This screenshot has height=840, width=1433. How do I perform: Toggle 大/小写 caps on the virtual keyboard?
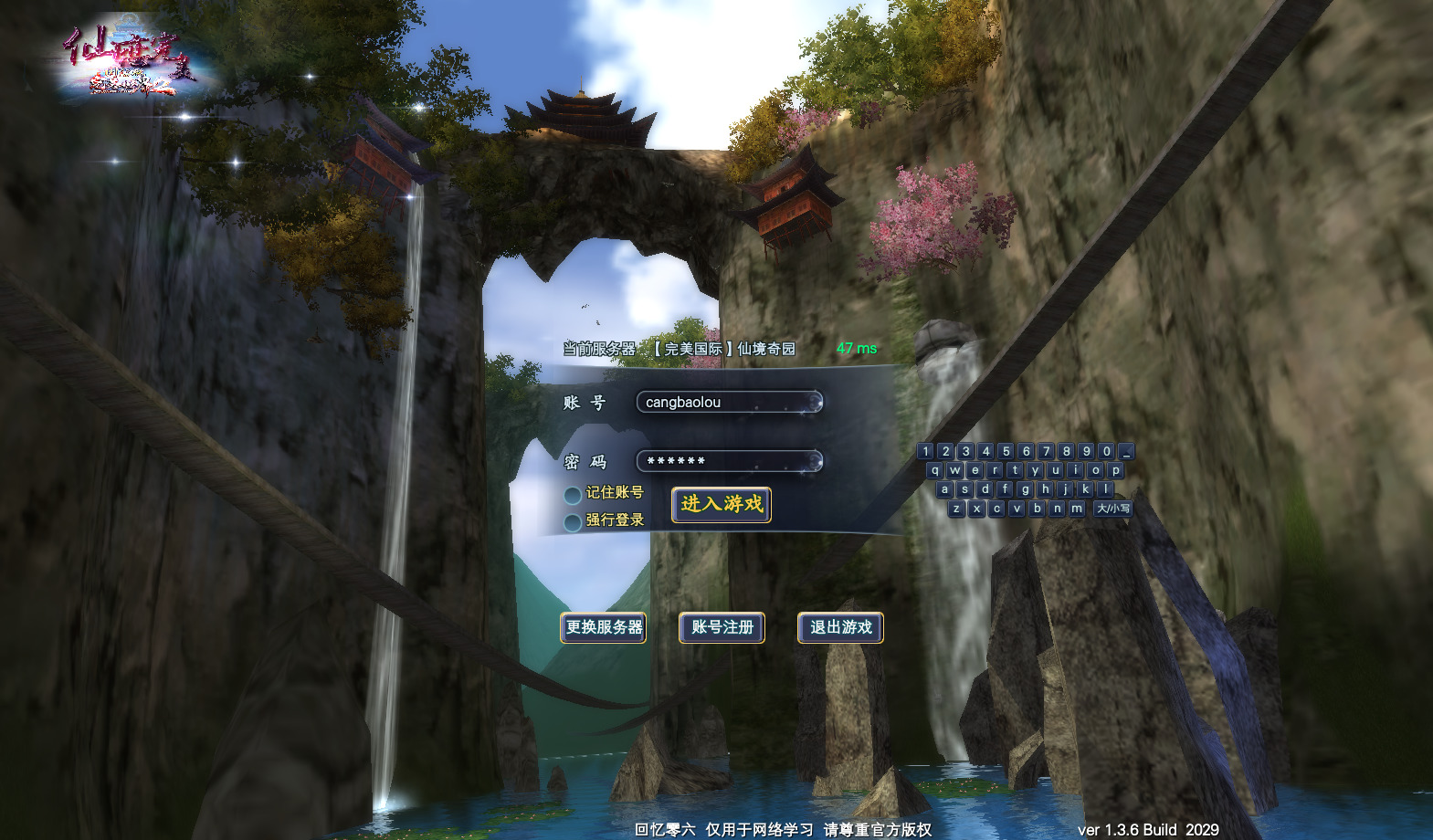click(1112, 509)
